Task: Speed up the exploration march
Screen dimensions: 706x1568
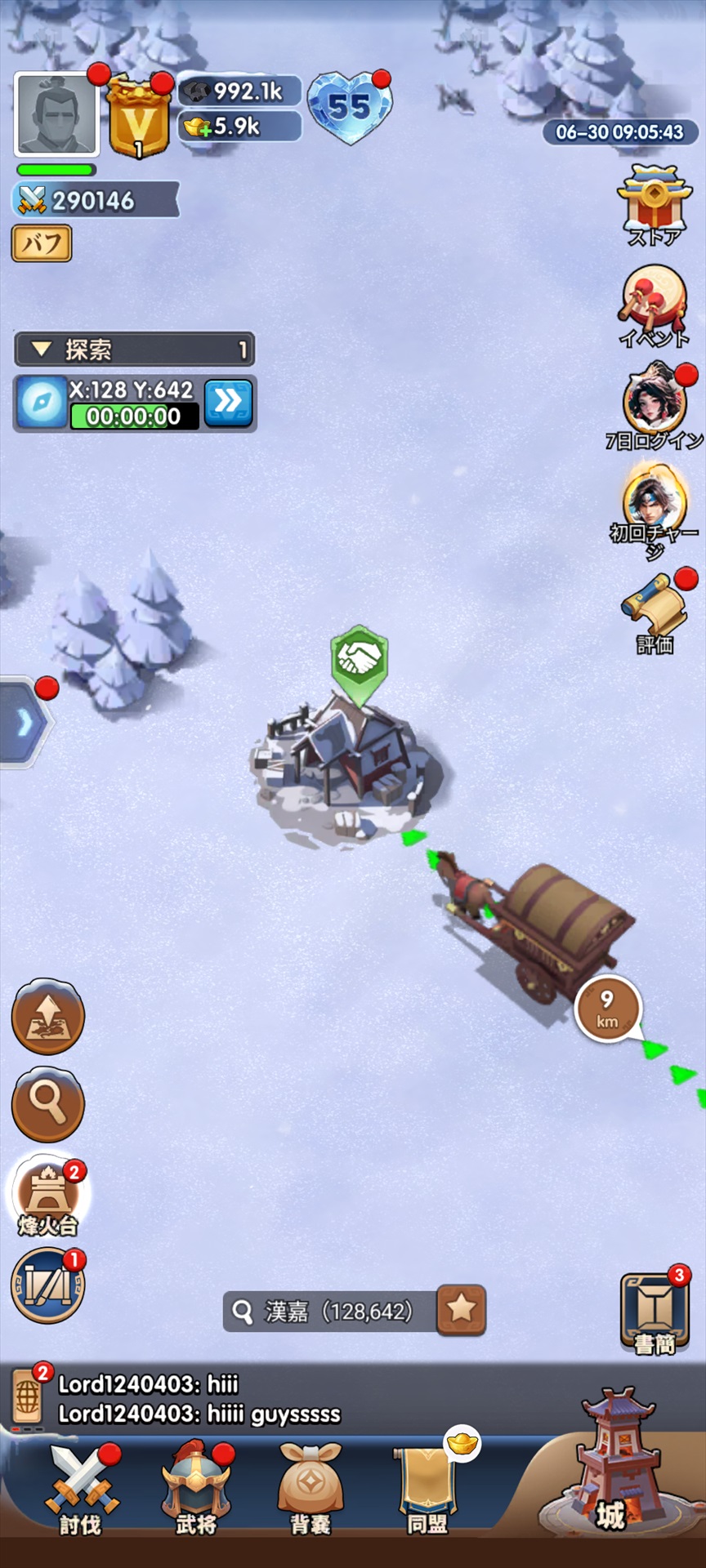Action: 228,402
